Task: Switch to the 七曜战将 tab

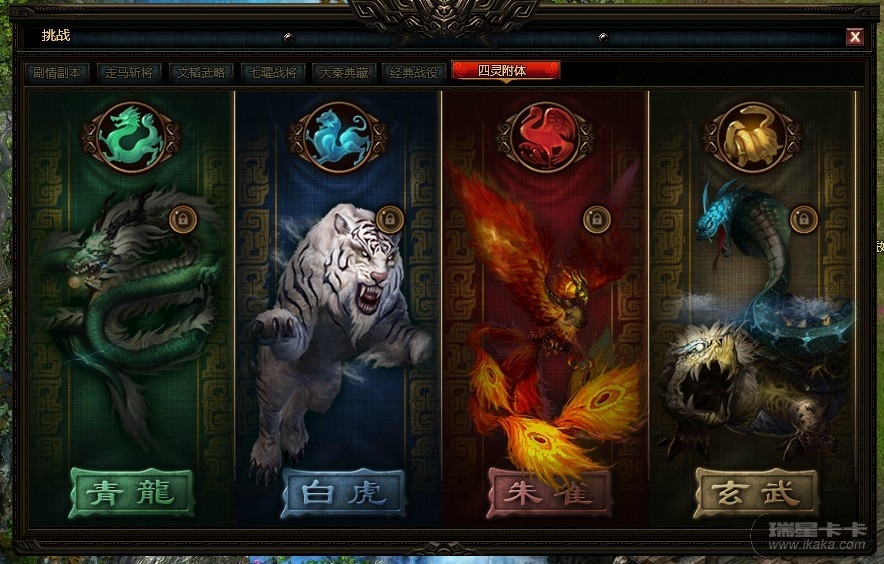Action: click(x=272, y=72)
